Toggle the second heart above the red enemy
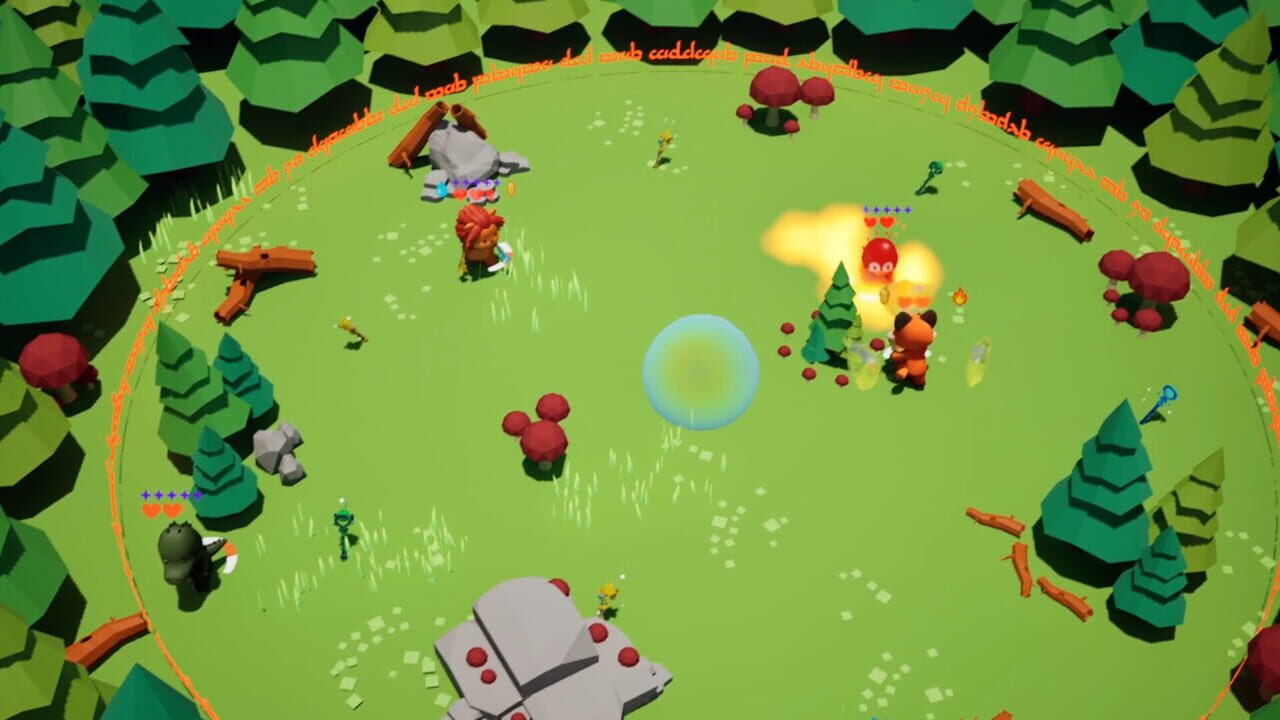This screenshot has width=1280, height=720. [886, 221]
